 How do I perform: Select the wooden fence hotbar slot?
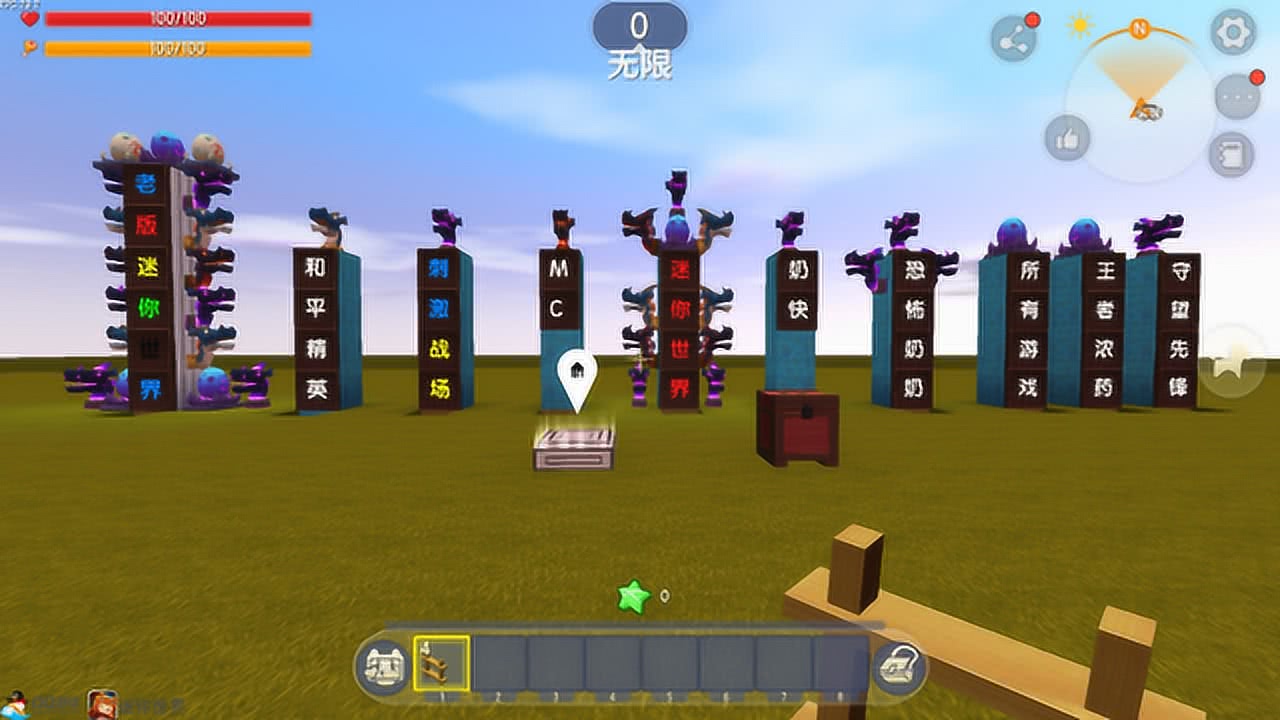click(x=442, y=663)
